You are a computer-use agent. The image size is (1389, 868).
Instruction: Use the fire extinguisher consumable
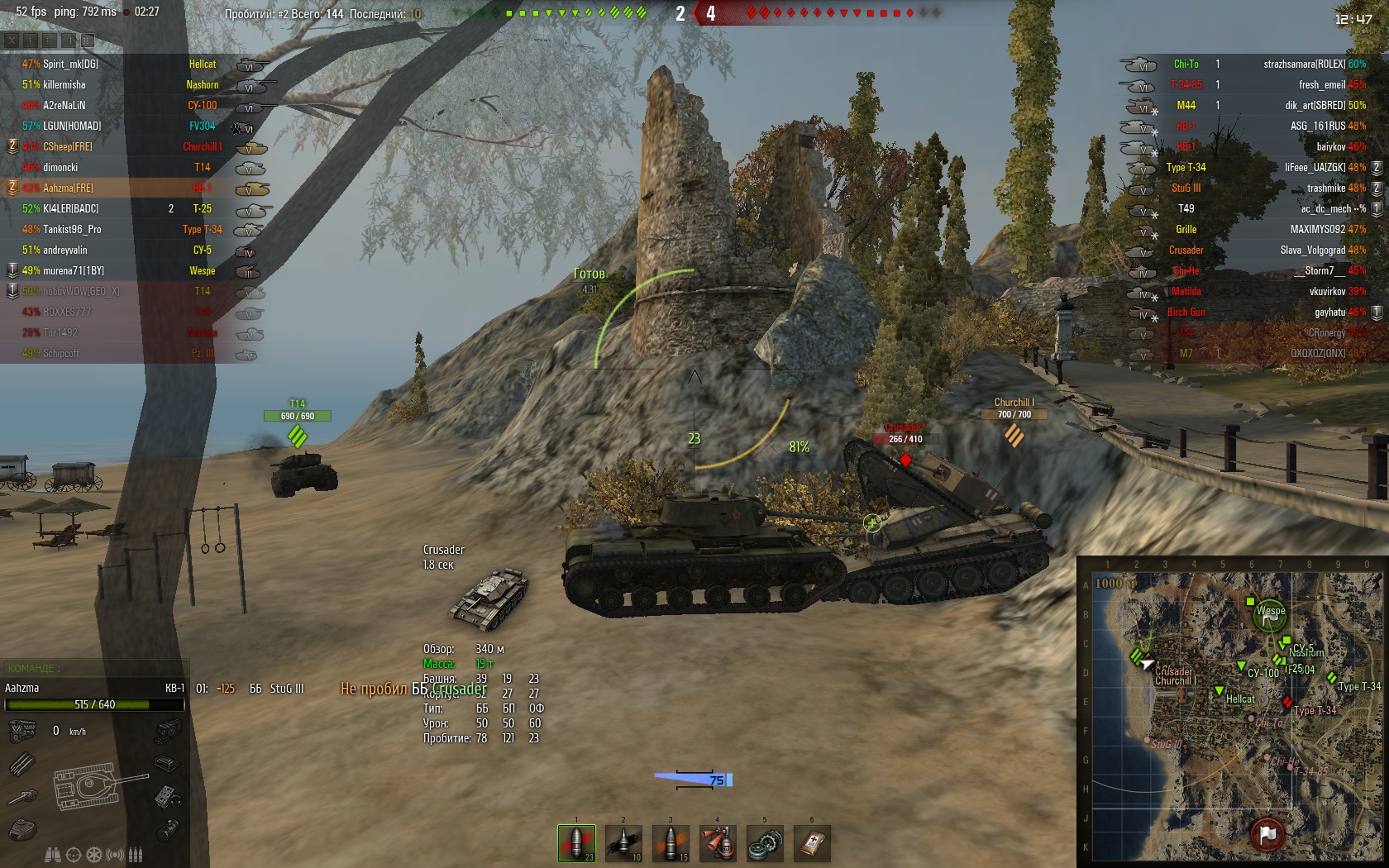point(718,843)
